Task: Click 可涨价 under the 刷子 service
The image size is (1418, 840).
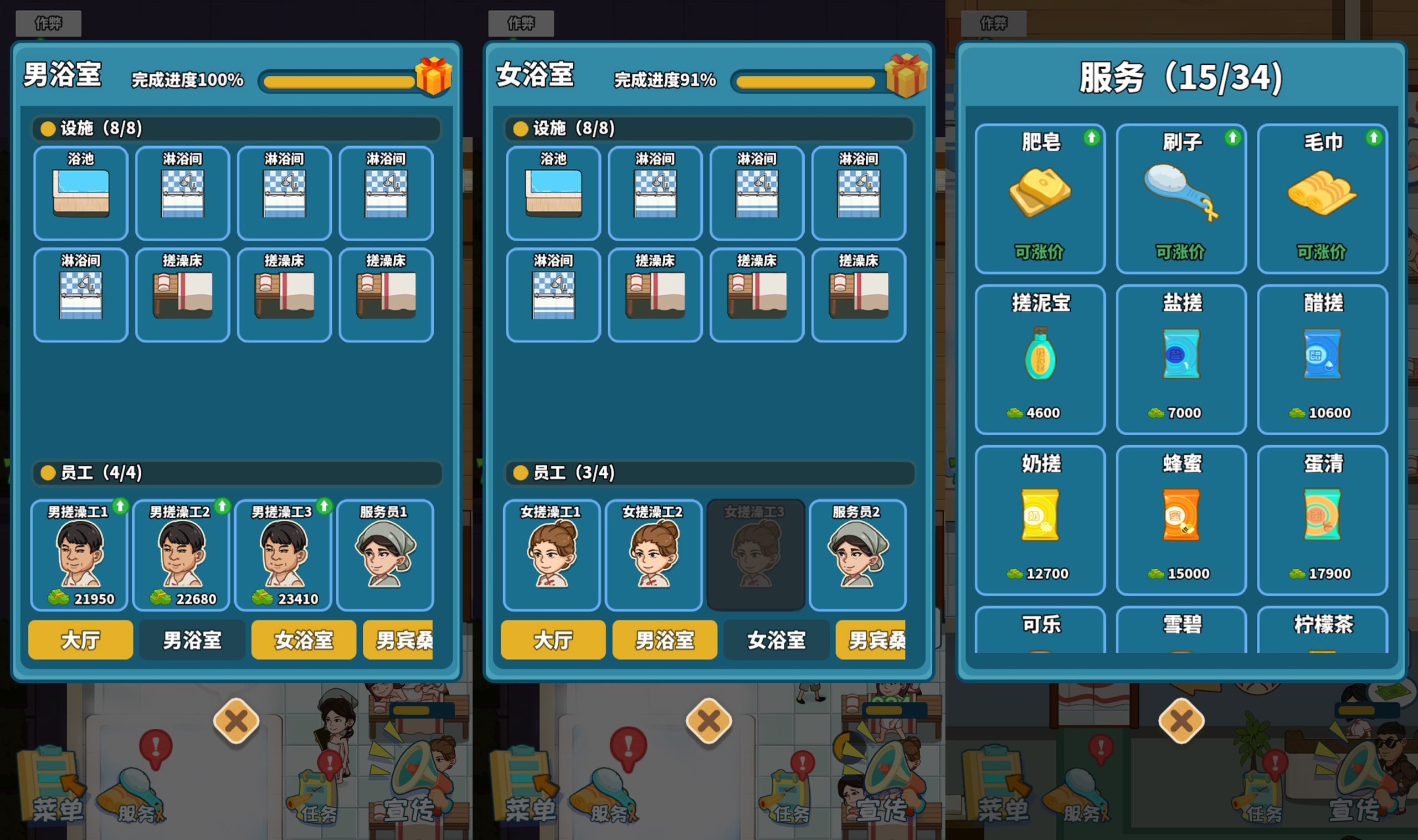Action: pyautogui.click(x=1181, y=252)
